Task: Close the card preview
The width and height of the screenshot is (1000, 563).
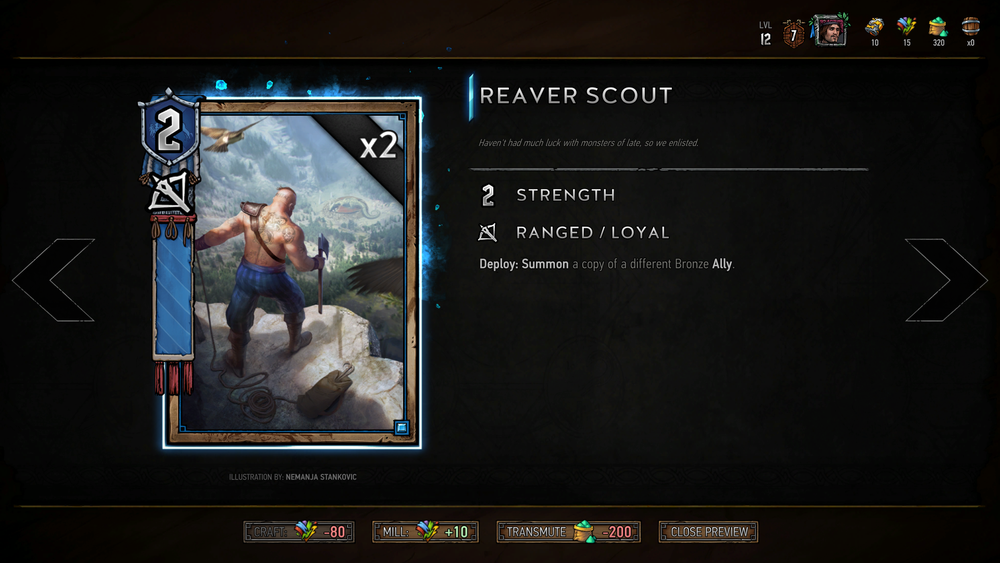Action: point(708,532)
